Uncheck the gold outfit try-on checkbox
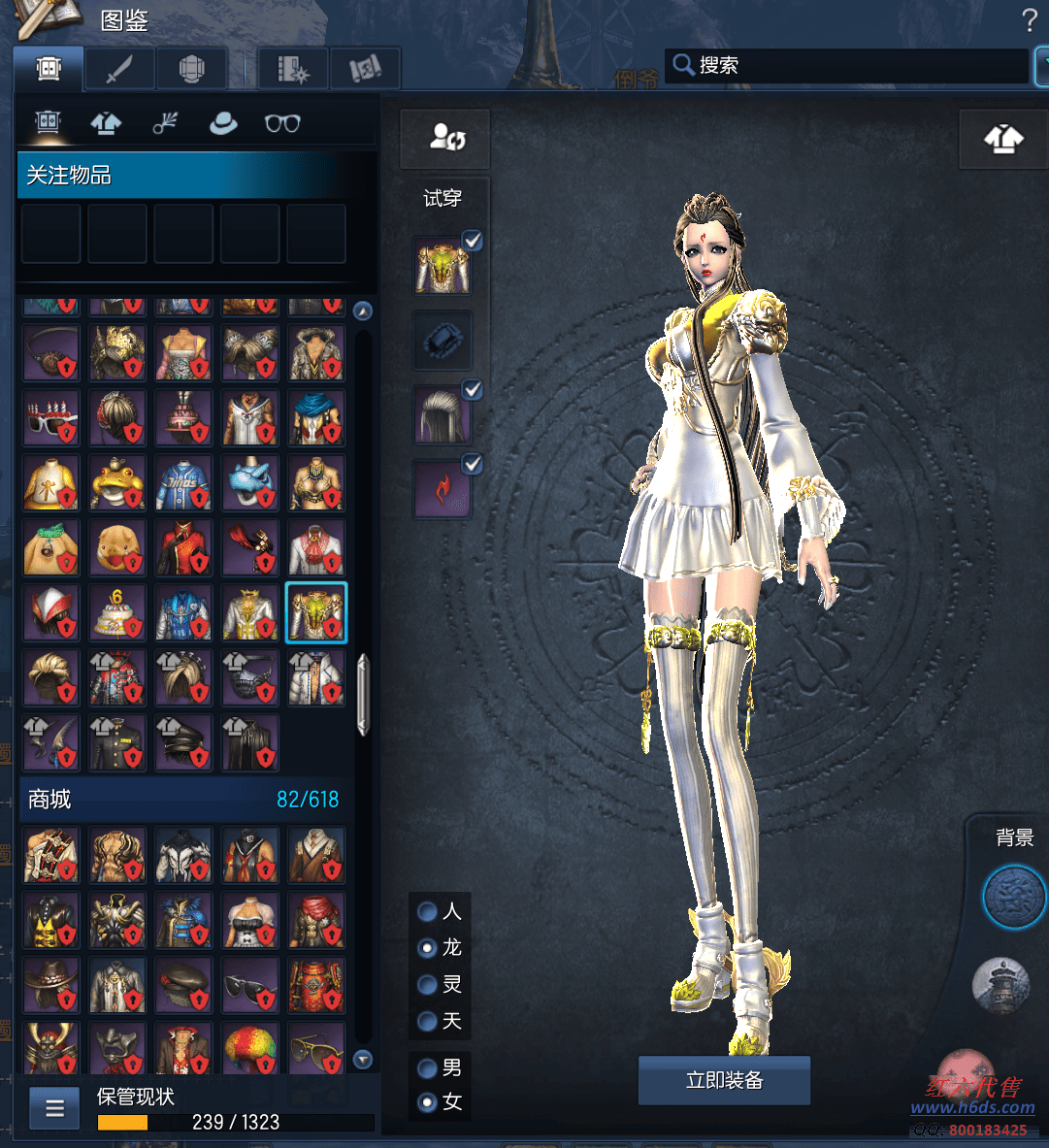The width and height of the screenshot is (1049, 1148). pyautogui.click(x=473, y=241)
